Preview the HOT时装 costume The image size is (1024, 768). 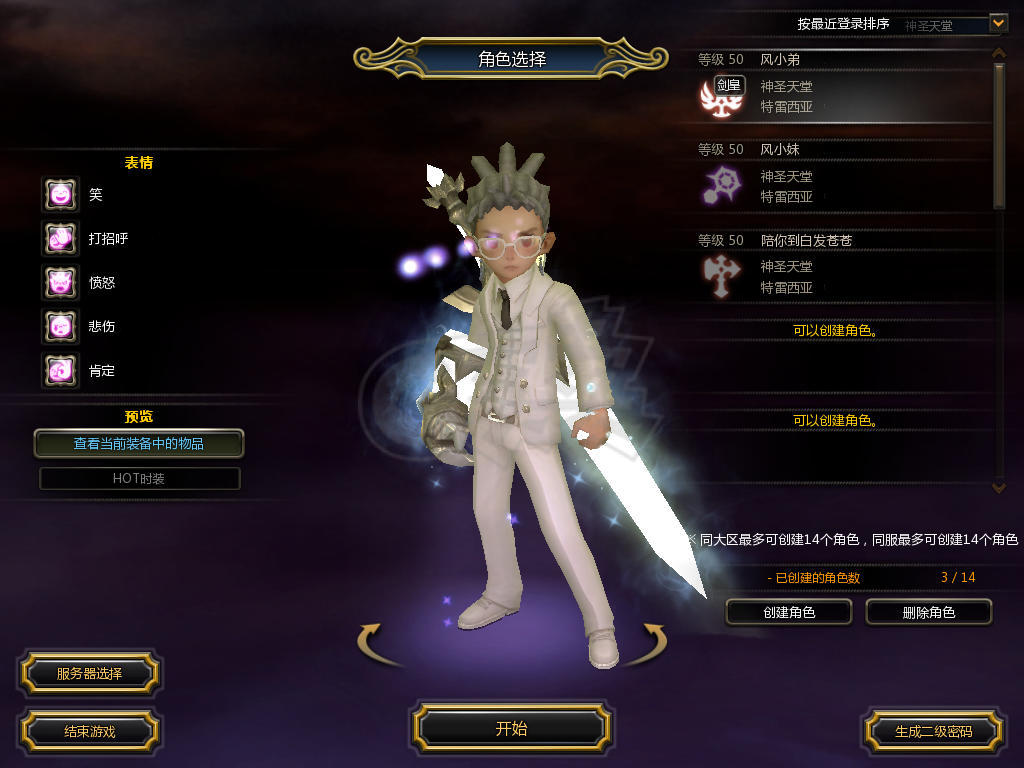coord(139,479)
